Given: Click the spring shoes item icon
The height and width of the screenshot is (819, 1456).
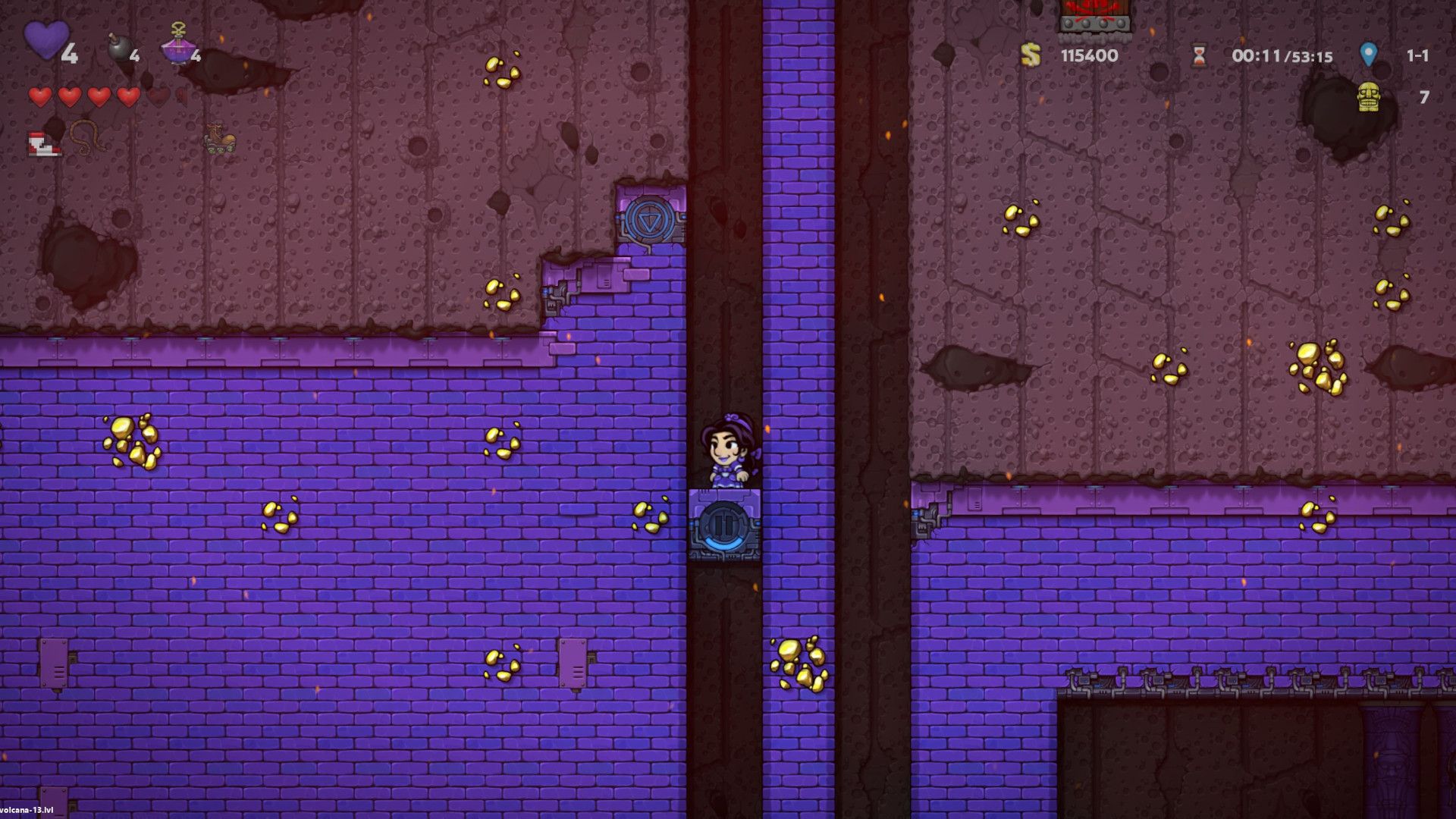Looking at the screenshot, I should pyautogui.click(x=42, y=142).
